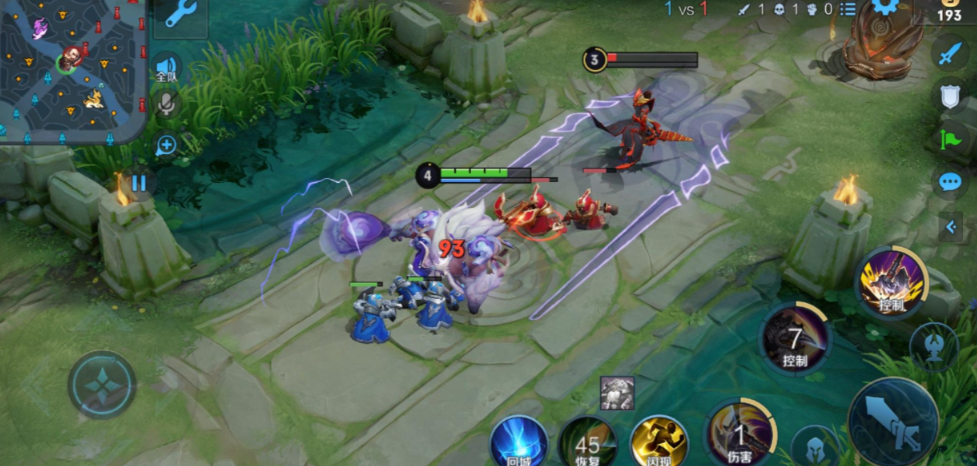The height and width of the screenshot is (466, 977).
Task: Use the restore (恢复) heal skill
Action: 587,442
